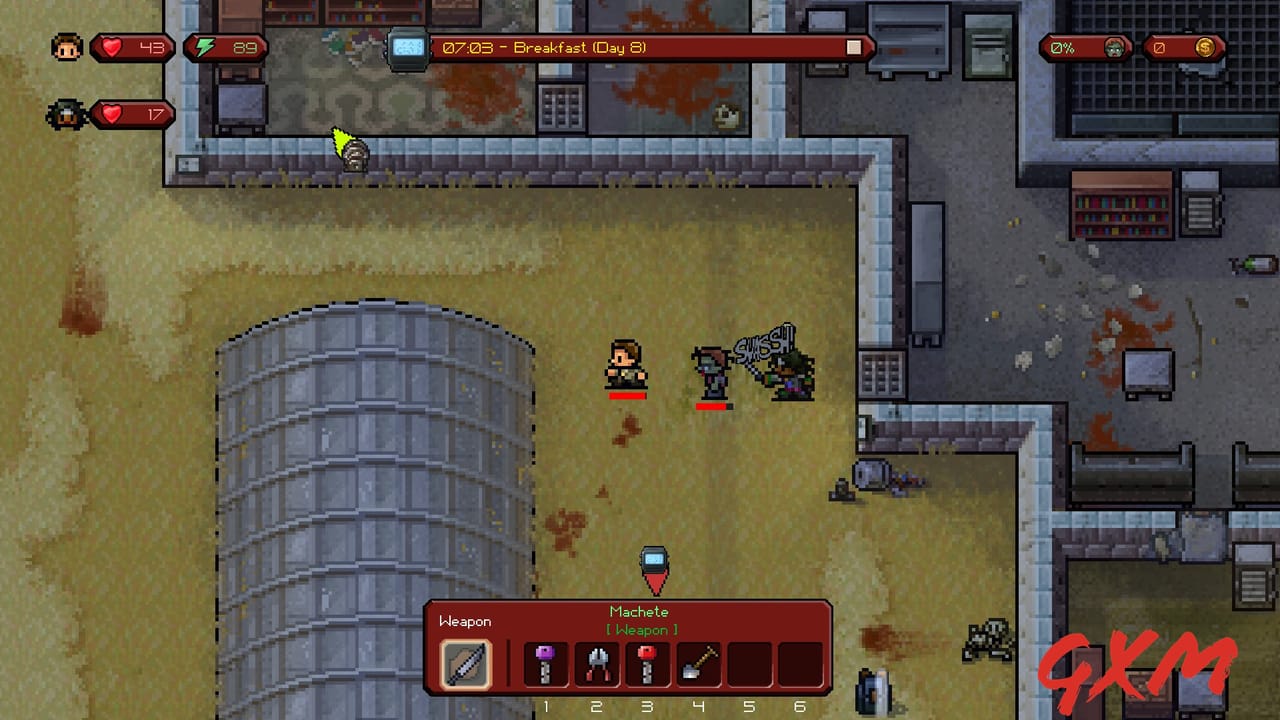
Task: Click the green energy lightning bolt icon
Action: coord(206,45)
